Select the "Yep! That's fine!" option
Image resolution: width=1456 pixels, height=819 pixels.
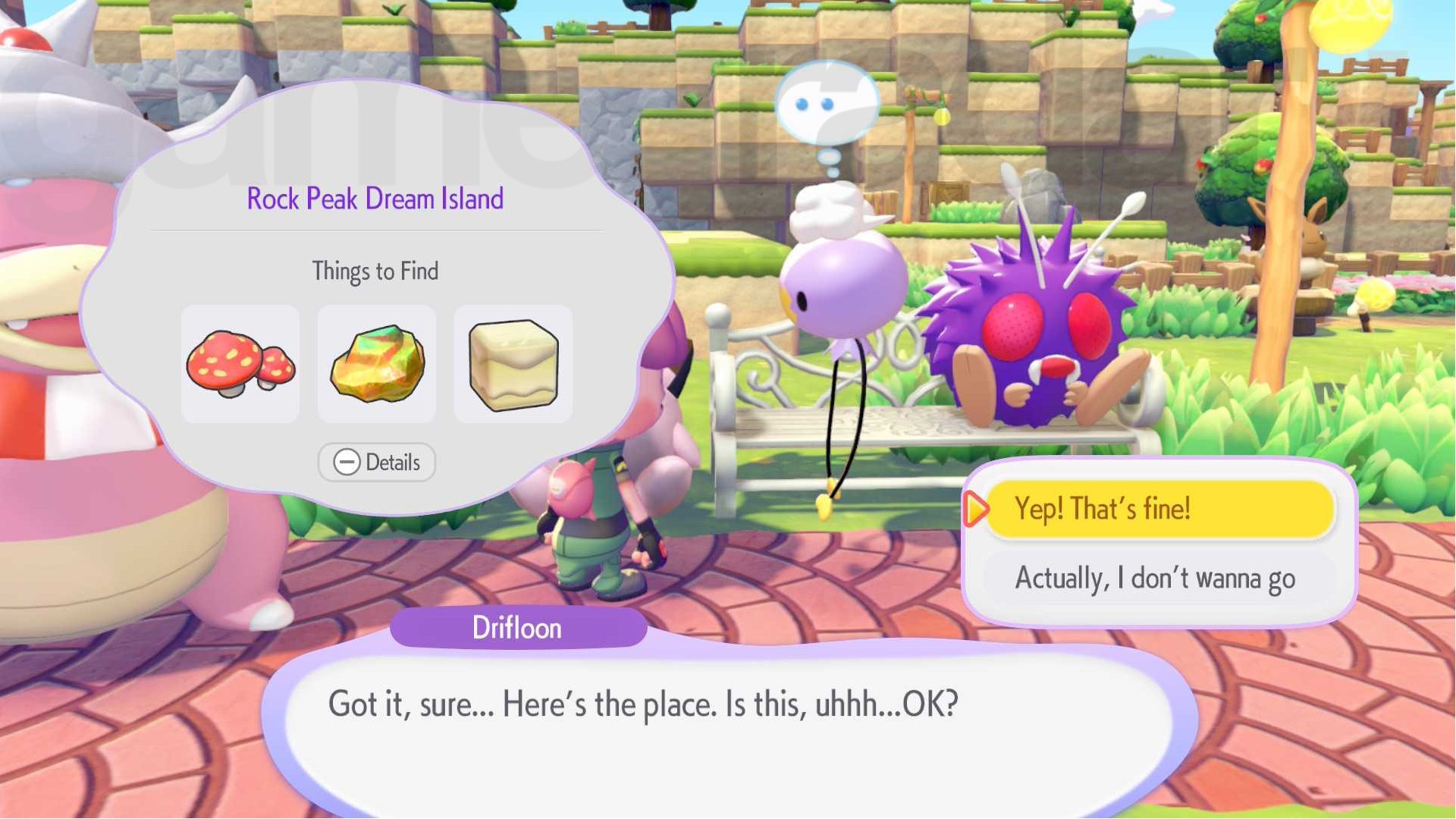tap(1160, 509)
